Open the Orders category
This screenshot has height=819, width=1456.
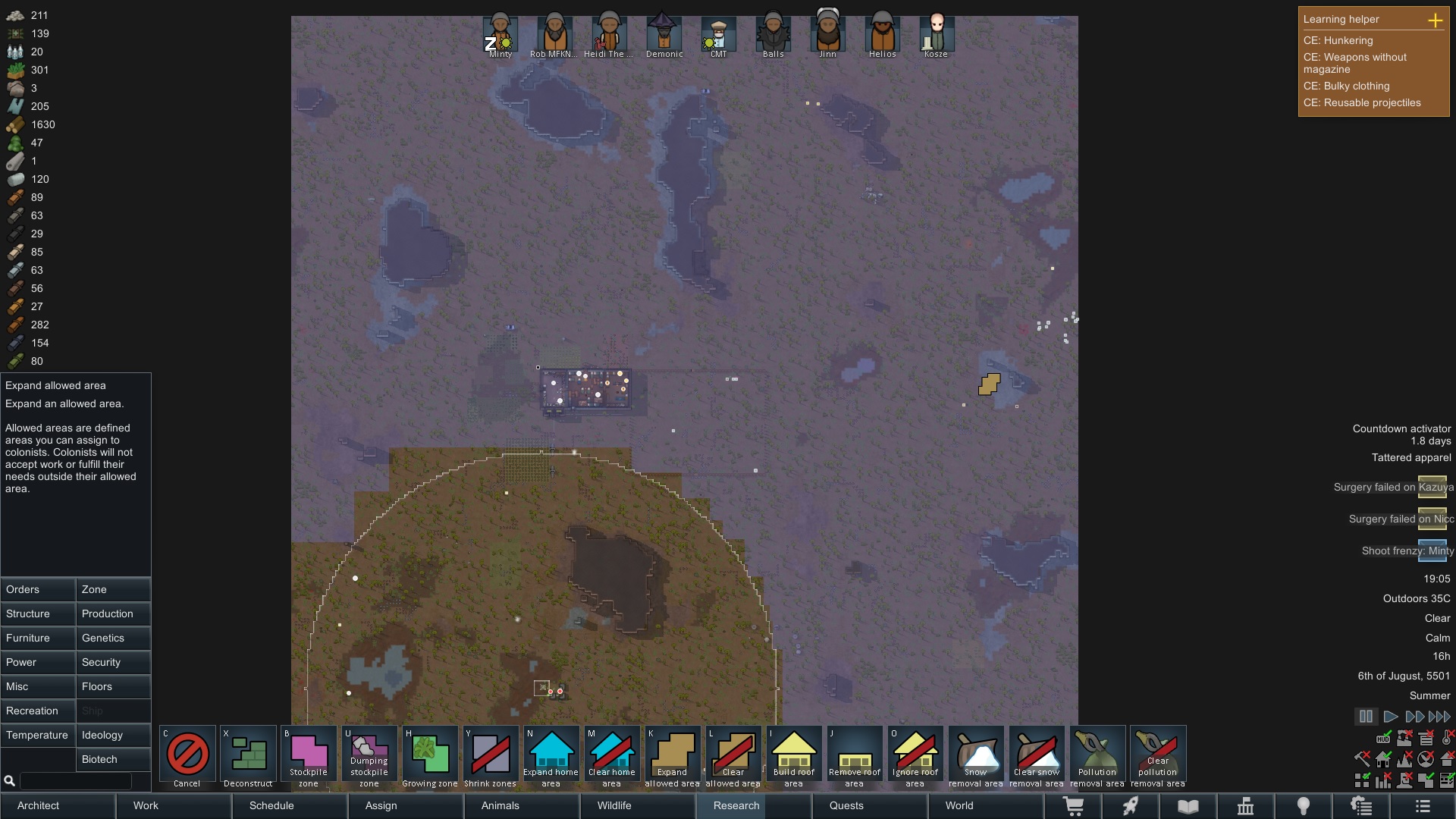(38, 589)
